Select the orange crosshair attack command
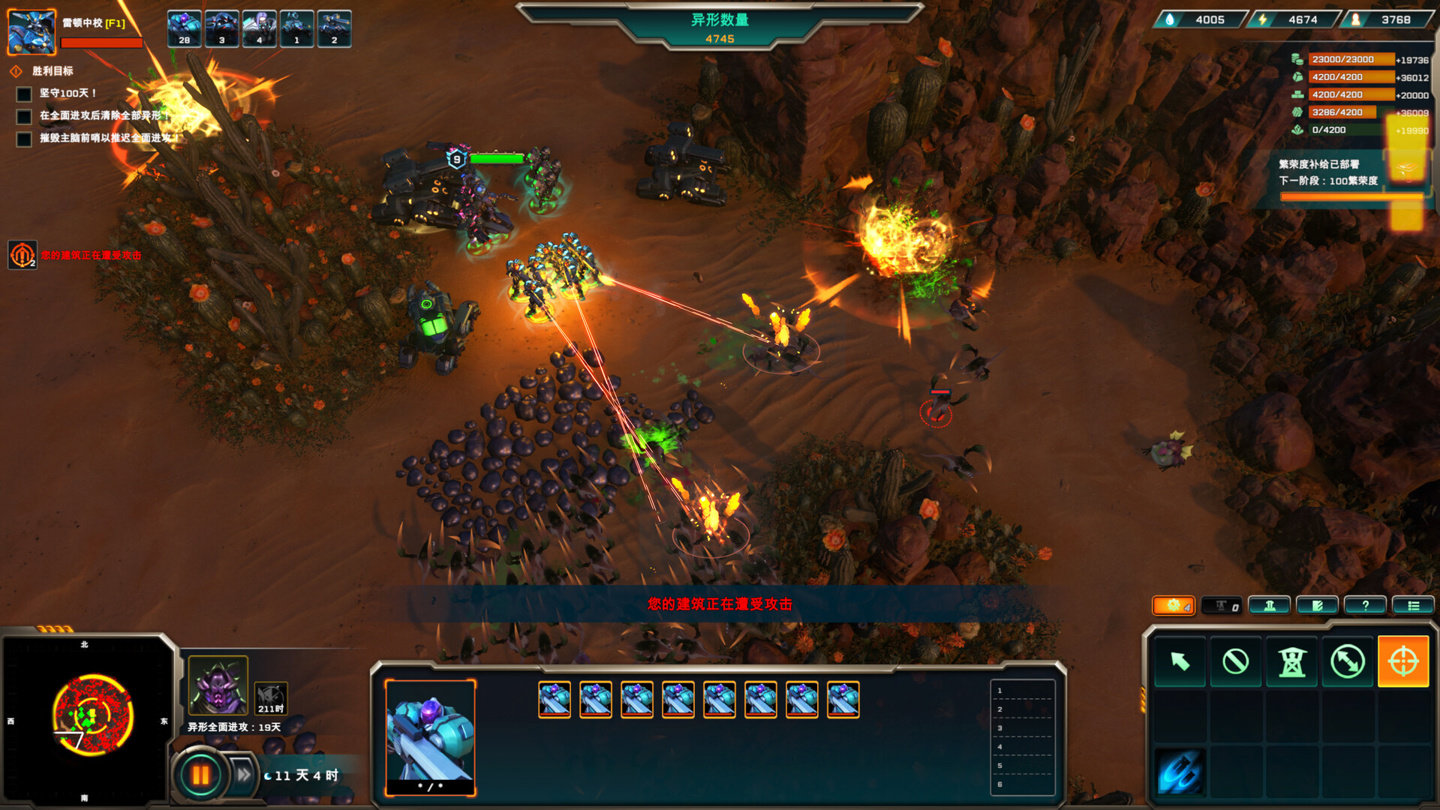Image resolution: width=1440 pixels, height=810 pixels. click(1403, 661)
